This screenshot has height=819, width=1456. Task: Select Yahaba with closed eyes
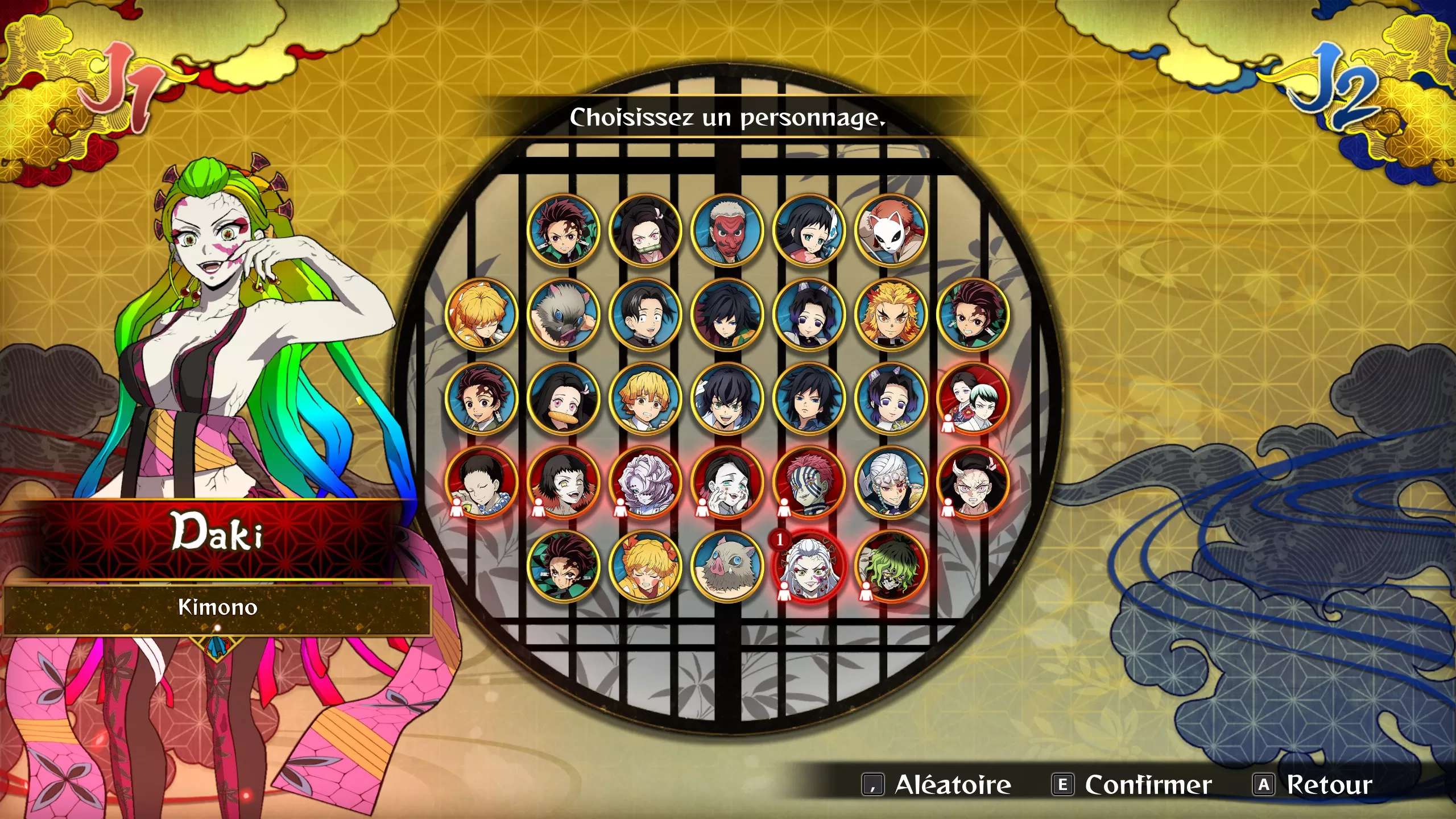click(x=481, y=483)
